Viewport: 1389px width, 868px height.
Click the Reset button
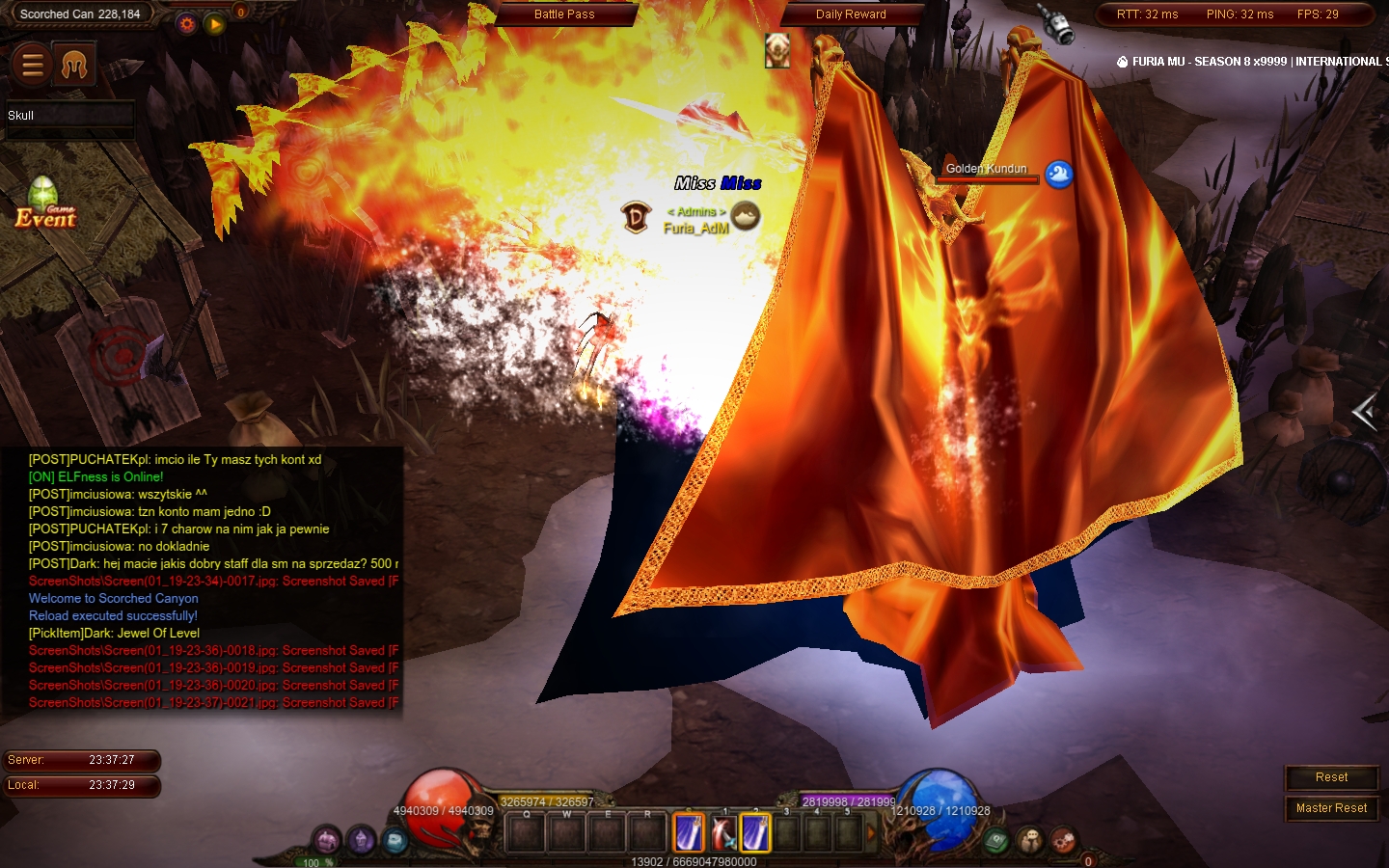pos(1331,777)
